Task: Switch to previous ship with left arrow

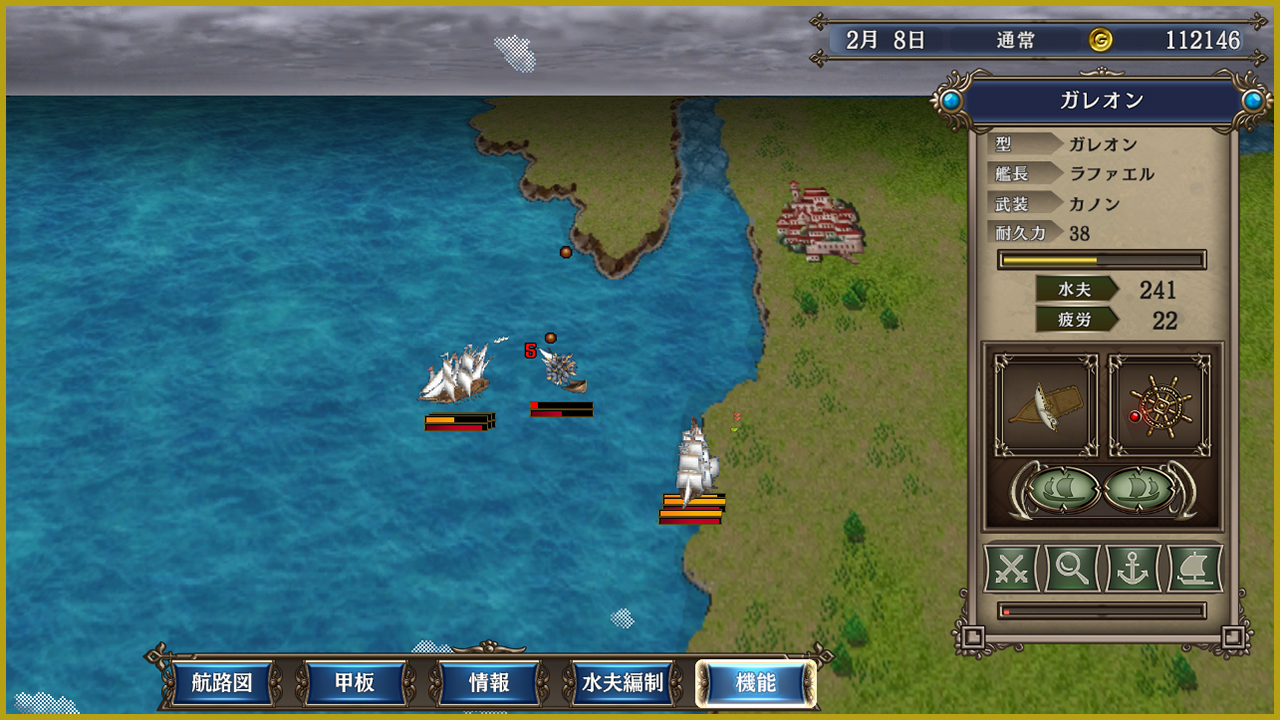Action: (x=1022, y=490)
